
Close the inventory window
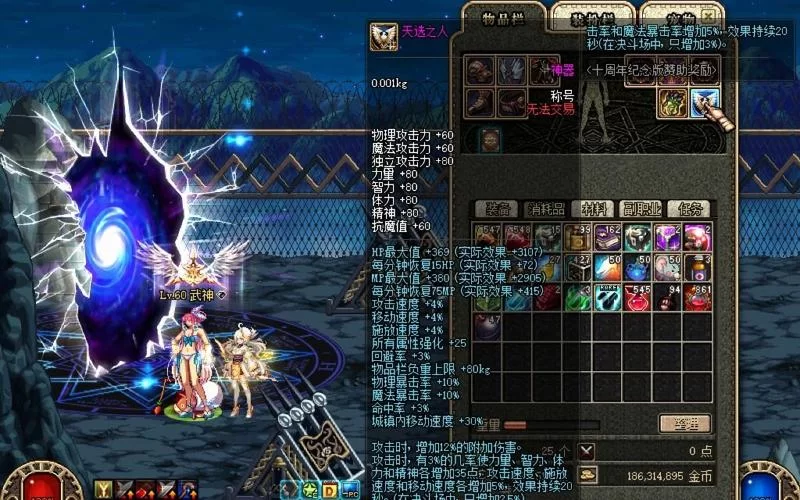(709, 17)
